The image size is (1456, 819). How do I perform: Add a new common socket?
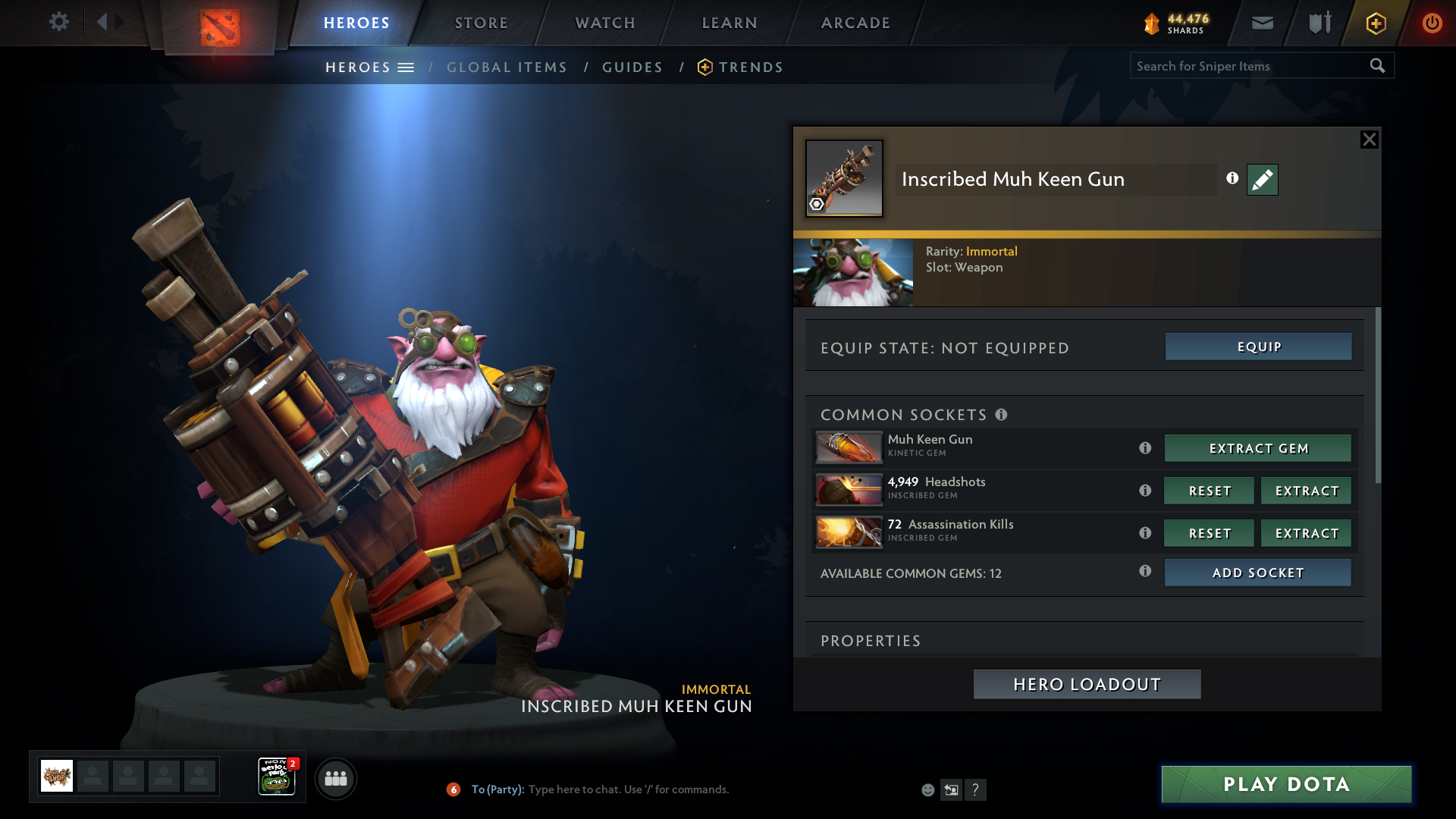(1257, 573)
